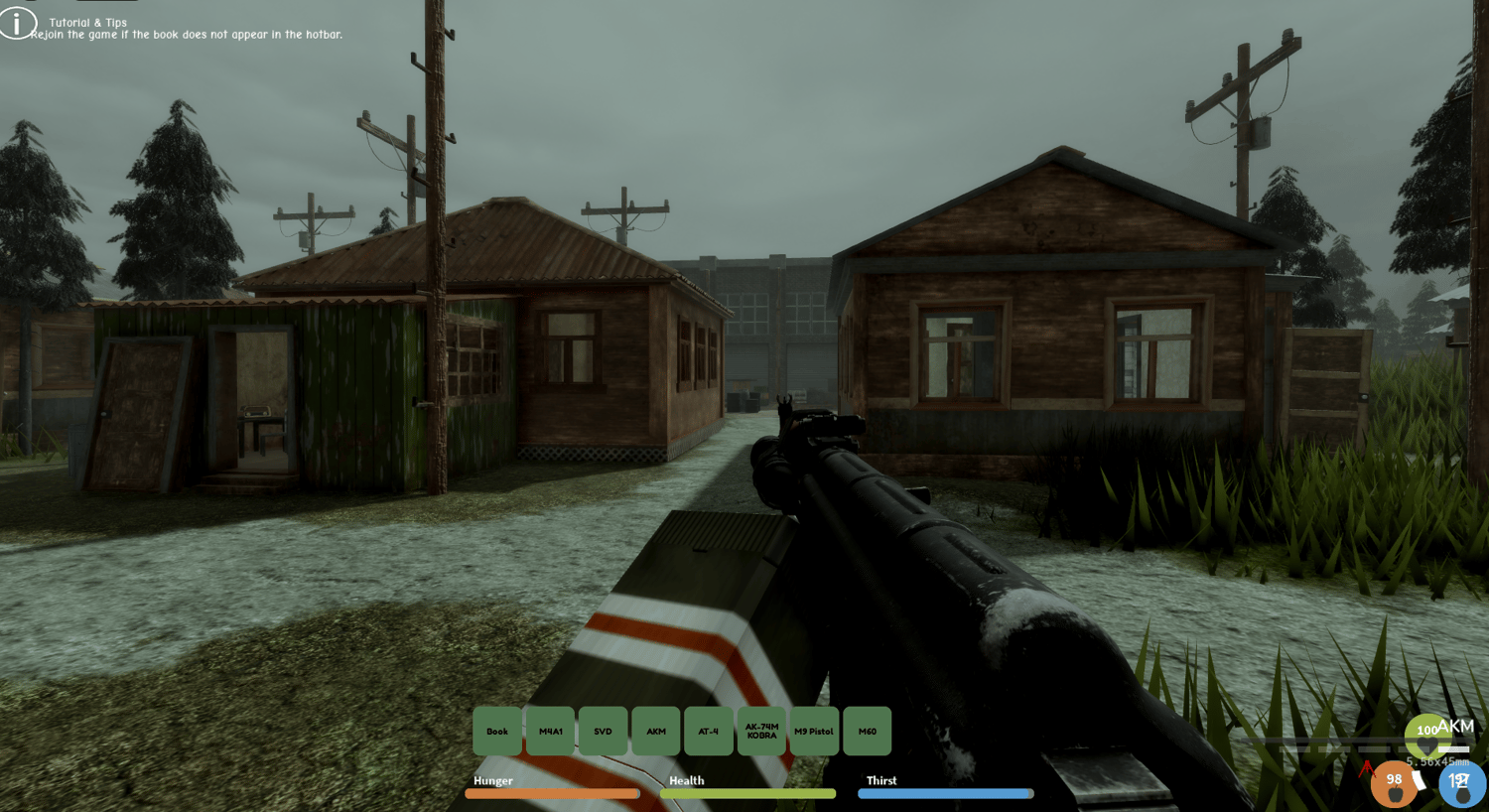Equip the AKM from the hotbar
Screen dimensions: 1489x812
tap(656, 731)
